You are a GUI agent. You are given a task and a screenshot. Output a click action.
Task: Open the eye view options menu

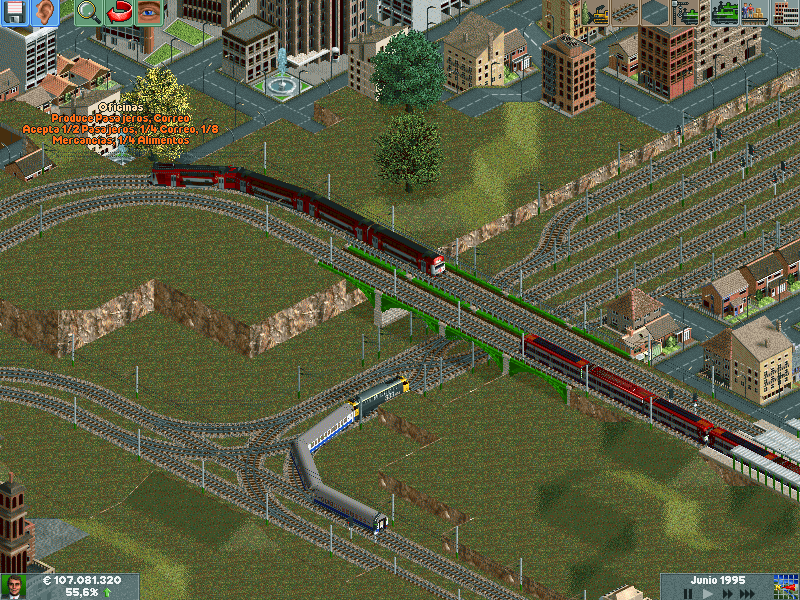pos(149,12)
